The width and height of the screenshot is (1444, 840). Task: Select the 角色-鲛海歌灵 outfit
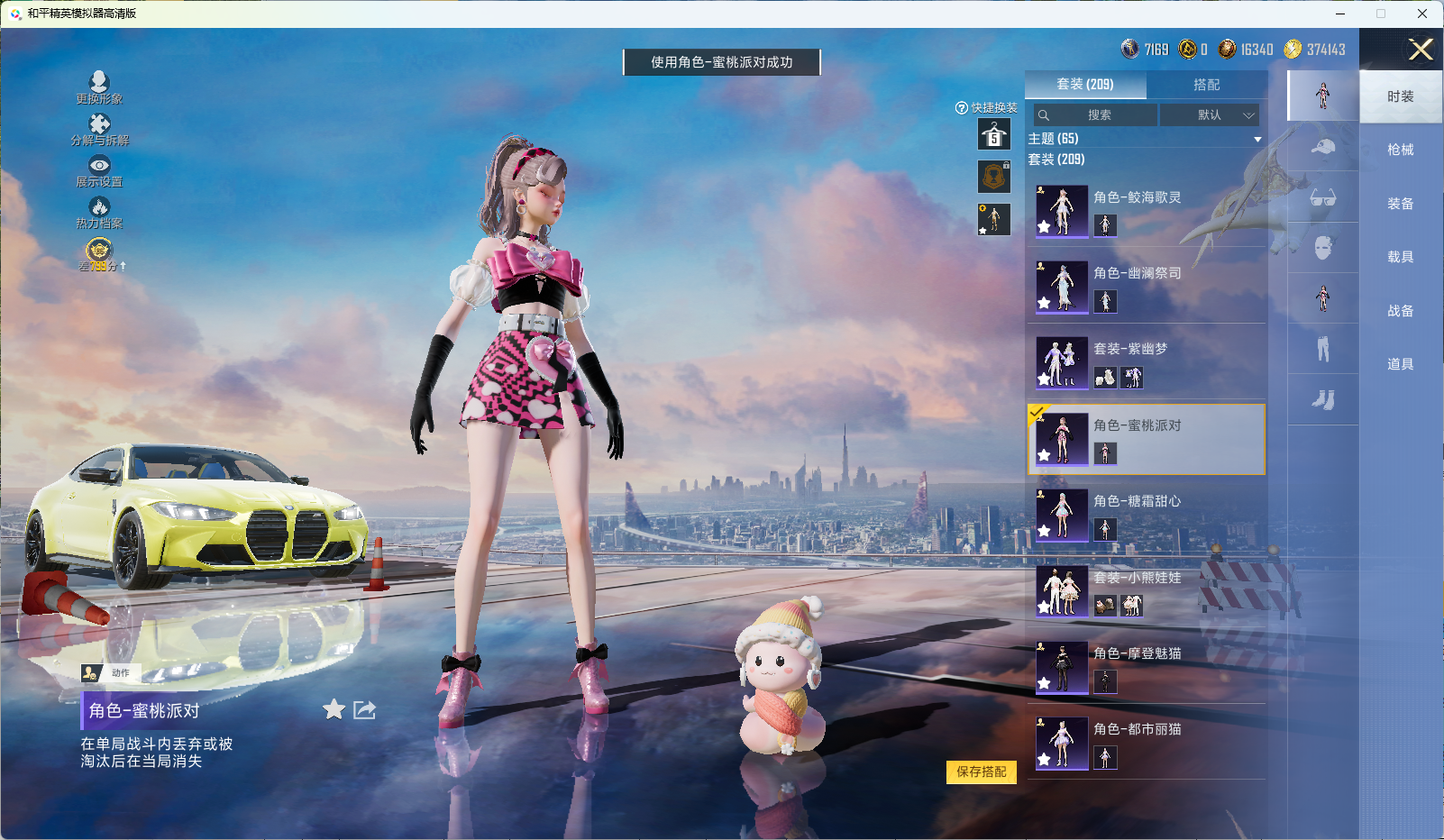pyautogui.click(x=1146, y=211)
